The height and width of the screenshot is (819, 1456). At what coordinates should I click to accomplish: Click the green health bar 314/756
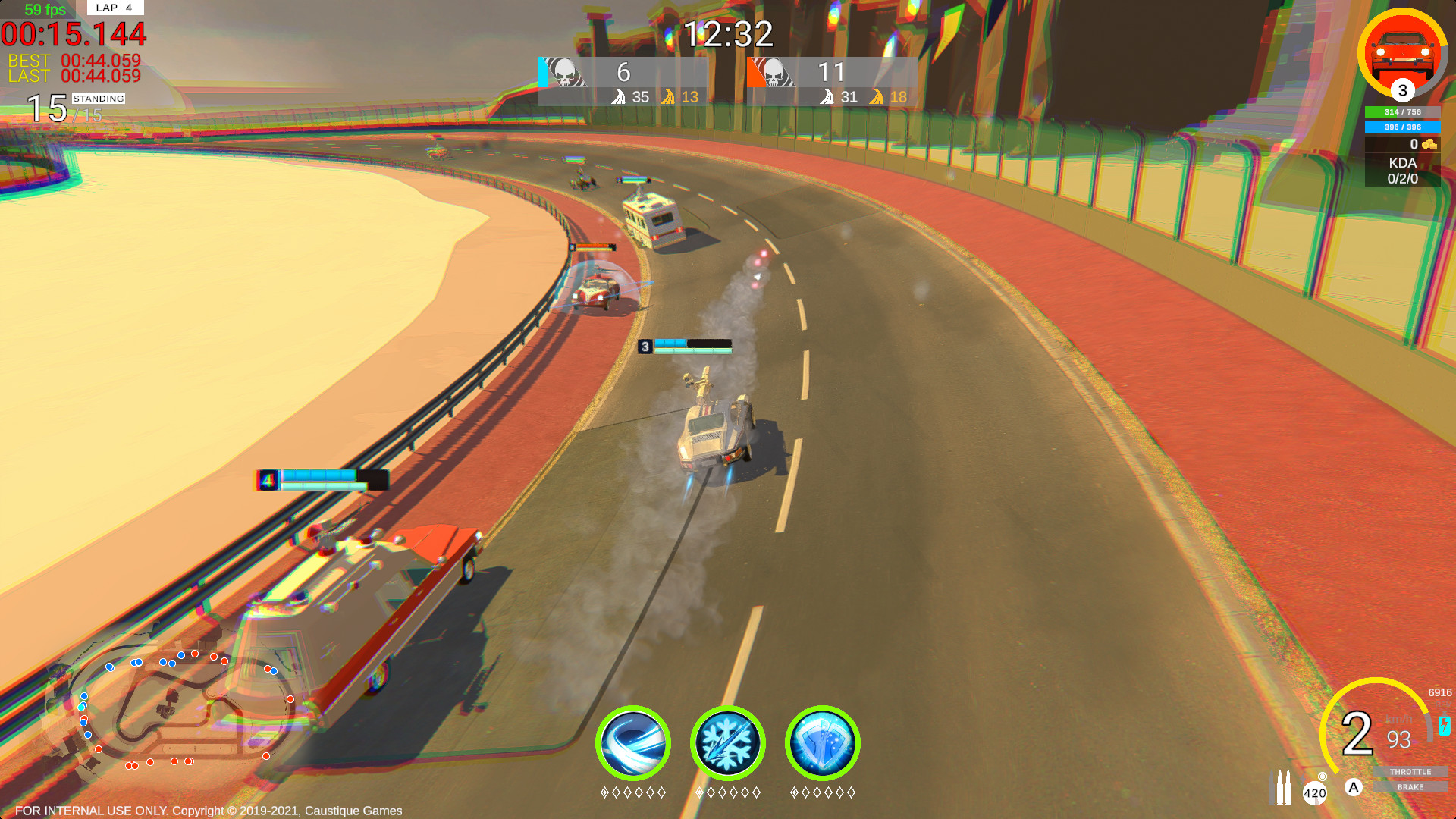pos(1401,111)
